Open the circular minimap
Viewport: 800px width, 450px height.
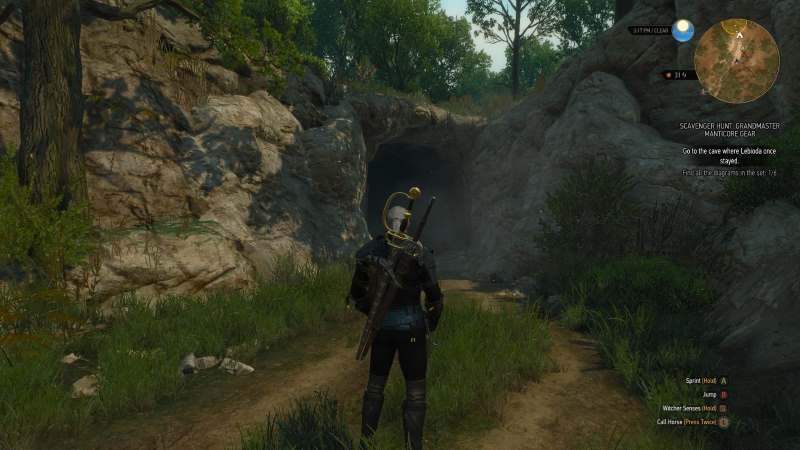[736, 60]
